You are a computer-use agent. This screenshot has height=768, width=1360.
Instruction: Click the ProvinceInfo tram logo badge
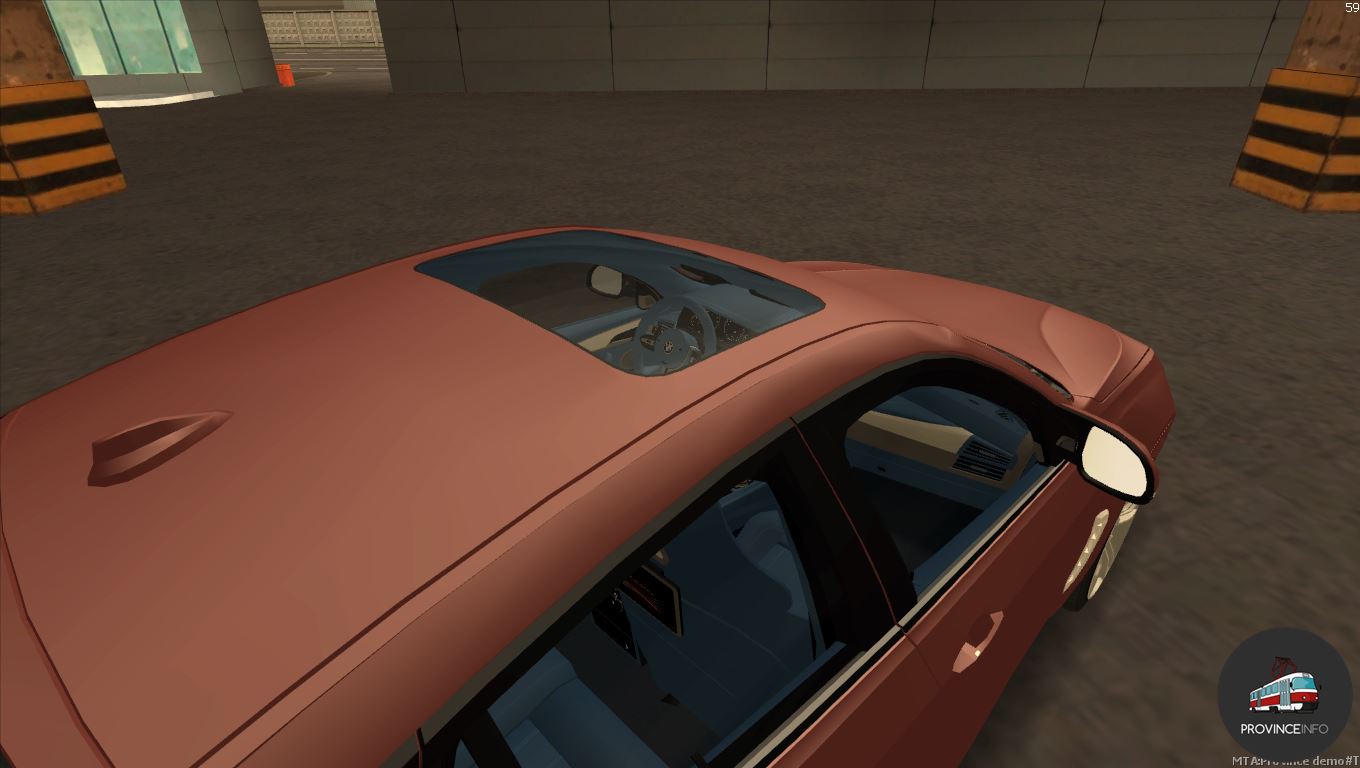[x=1284, y=695]
